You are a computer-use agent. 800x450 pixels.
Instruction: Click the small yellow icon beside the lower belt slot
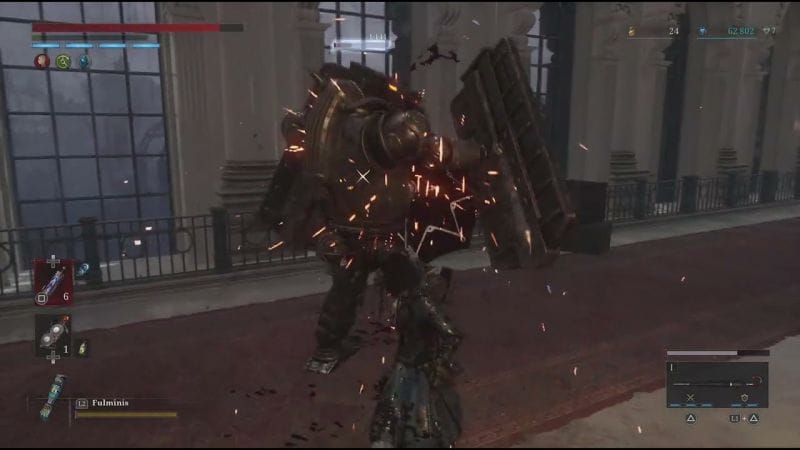(82, 347)
